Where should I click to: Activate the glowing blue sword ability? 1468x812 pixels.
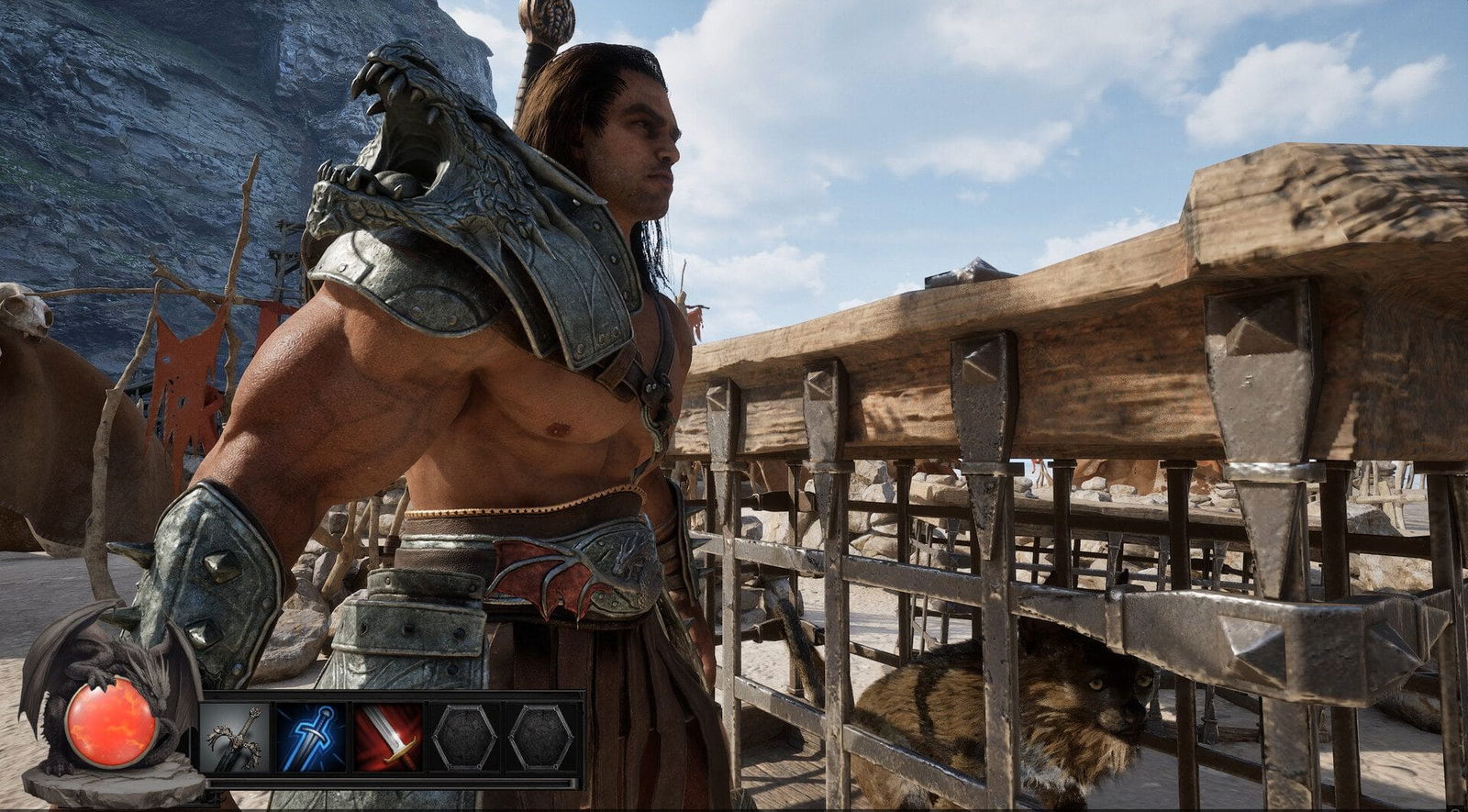(x=311, y=738)
